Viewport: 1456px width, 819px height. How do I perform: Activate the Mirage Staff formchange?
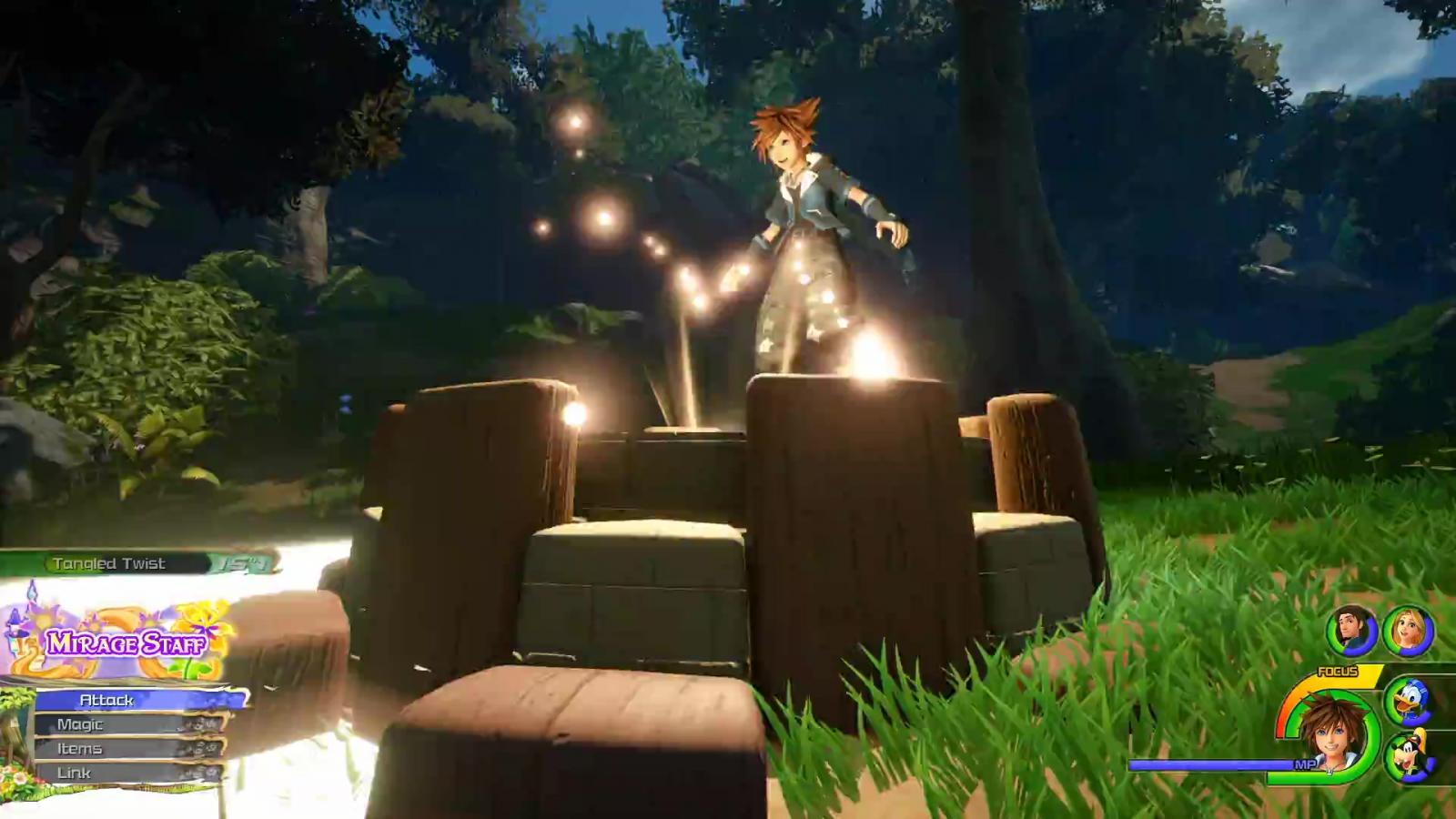pos(126,643)
